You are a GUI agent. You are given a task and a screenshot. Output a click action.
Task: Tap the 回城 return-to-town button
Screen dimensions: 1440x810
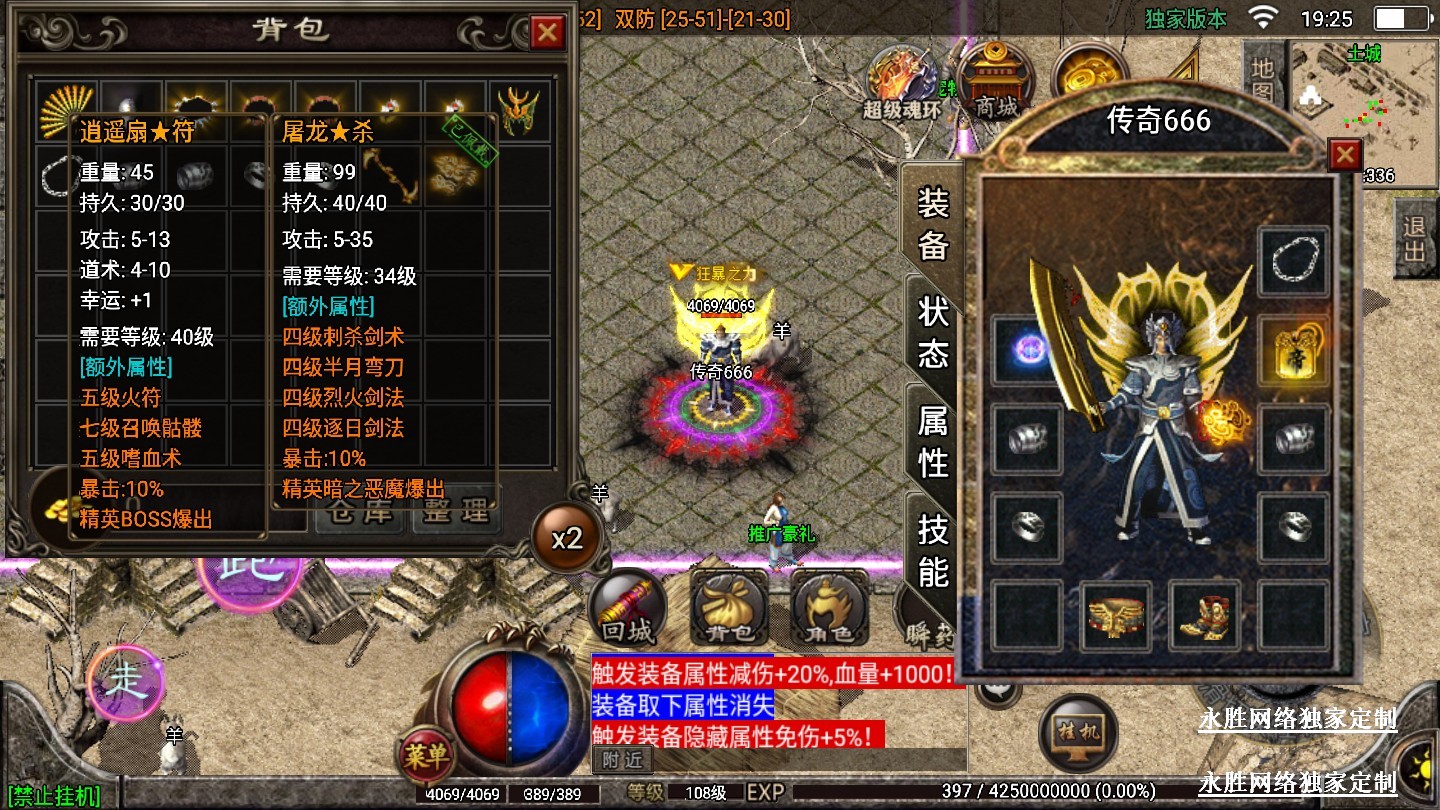pos(627,609)
